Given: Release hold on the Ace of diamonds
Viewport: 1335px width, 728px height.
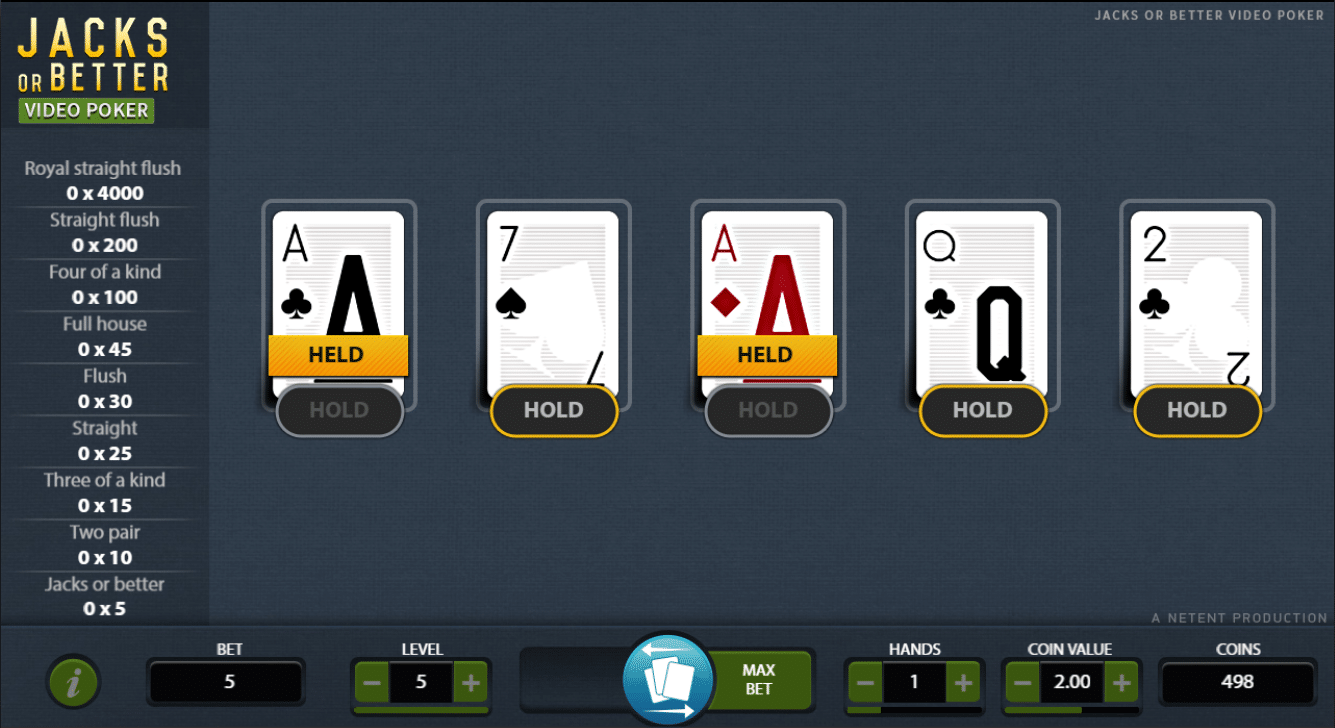Looking at the screenshot, I should click(767, 410).
